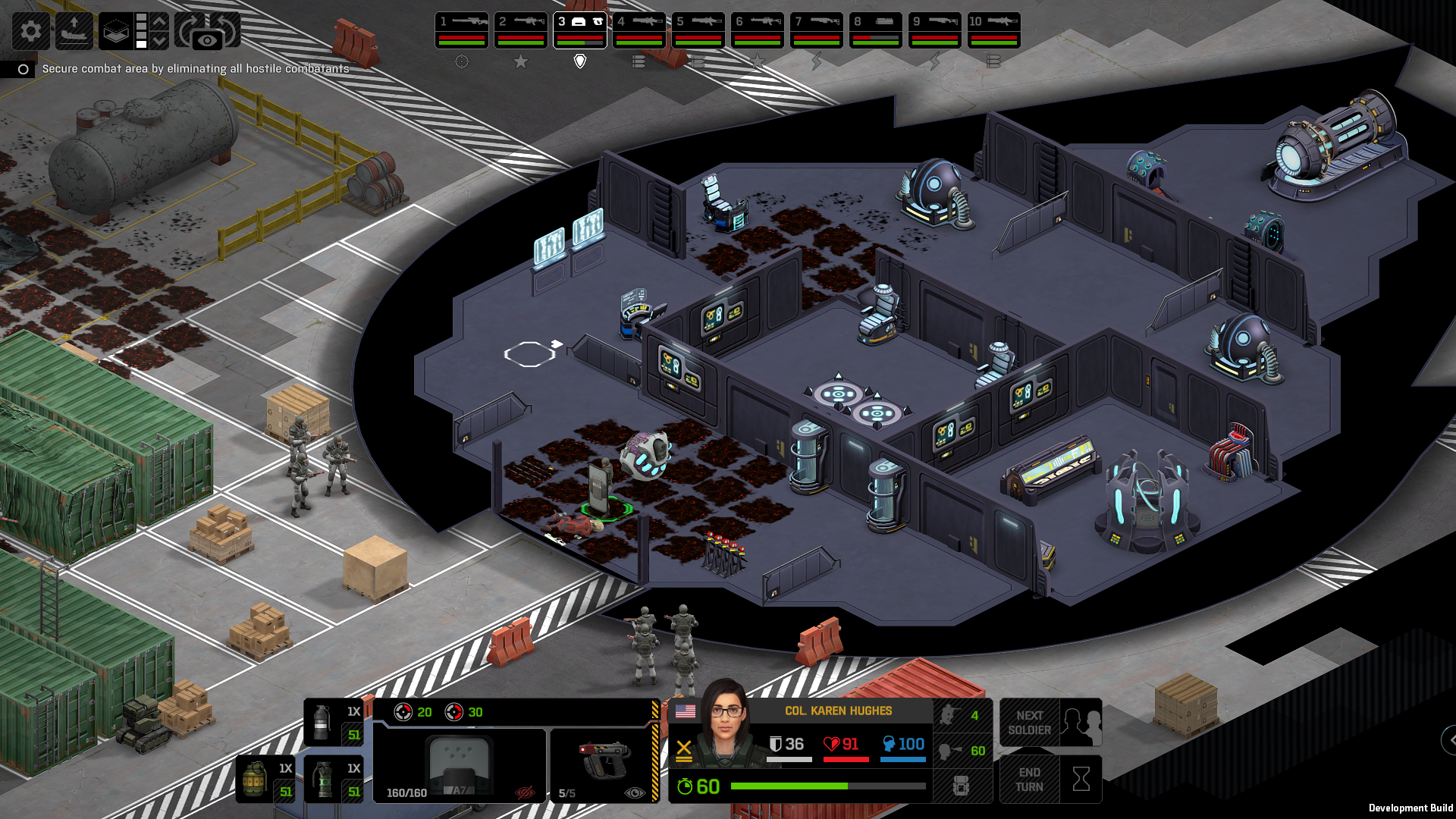Select soldier 2 from the squad bar
Image resolution: width=1456 pixels, height=819 pixels.
point(520,30)
